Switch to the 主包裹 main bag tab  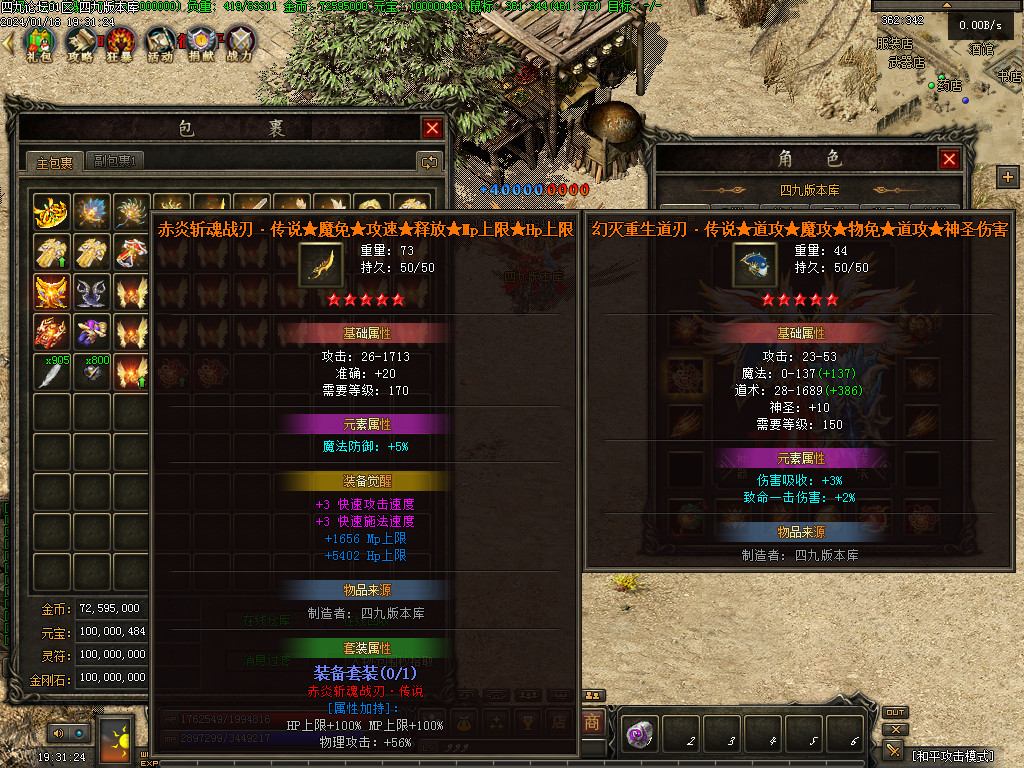(55, 162)
